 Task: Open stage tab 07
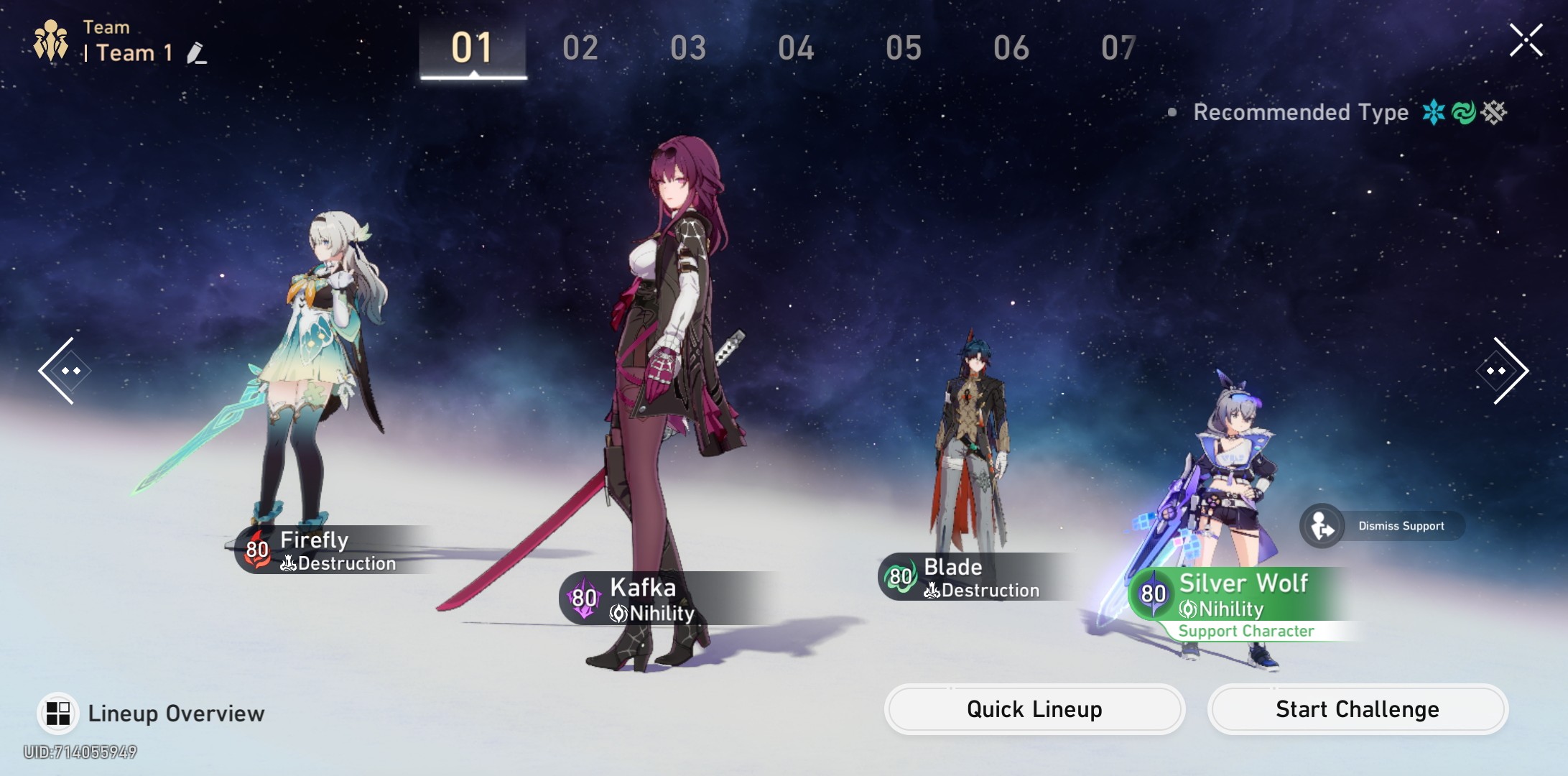1118,47
